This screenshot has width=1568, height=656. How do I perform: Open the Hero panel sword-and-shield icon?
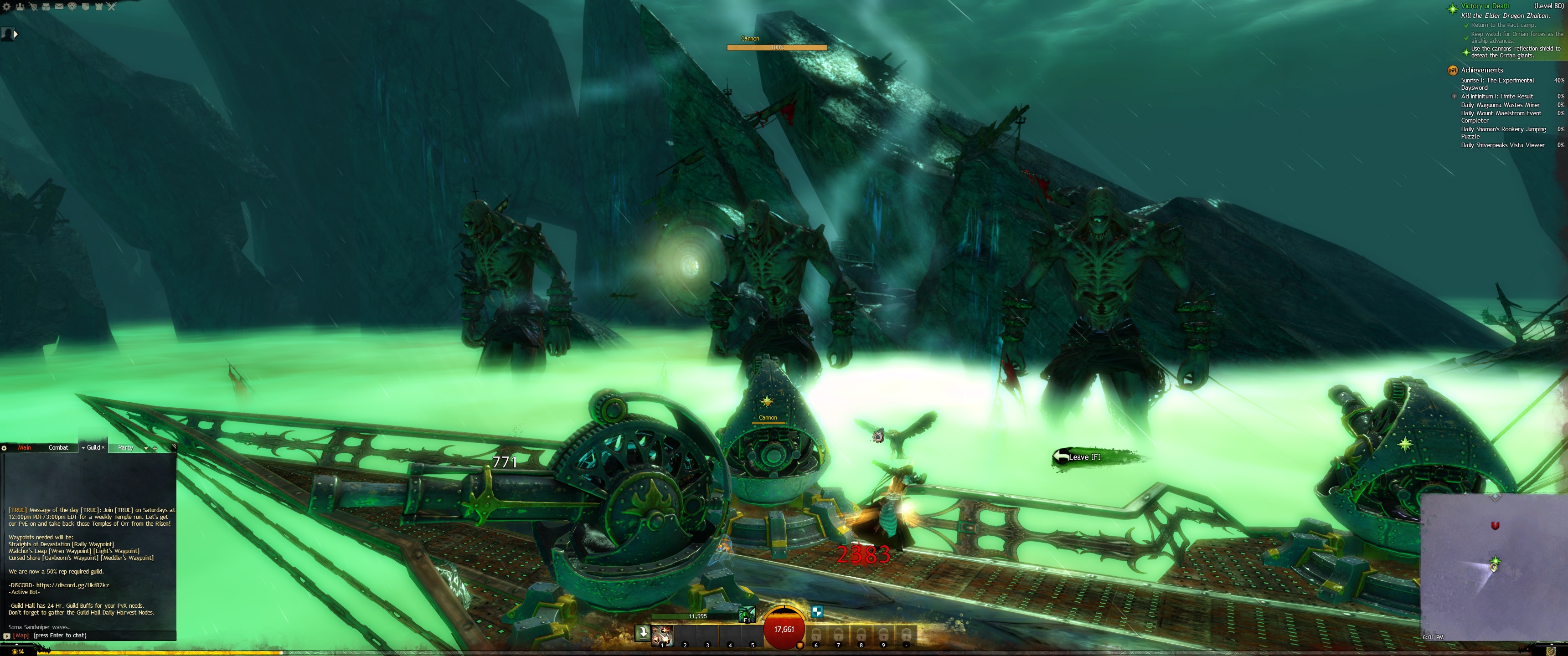pyautogui.click(x=33, y=7)
